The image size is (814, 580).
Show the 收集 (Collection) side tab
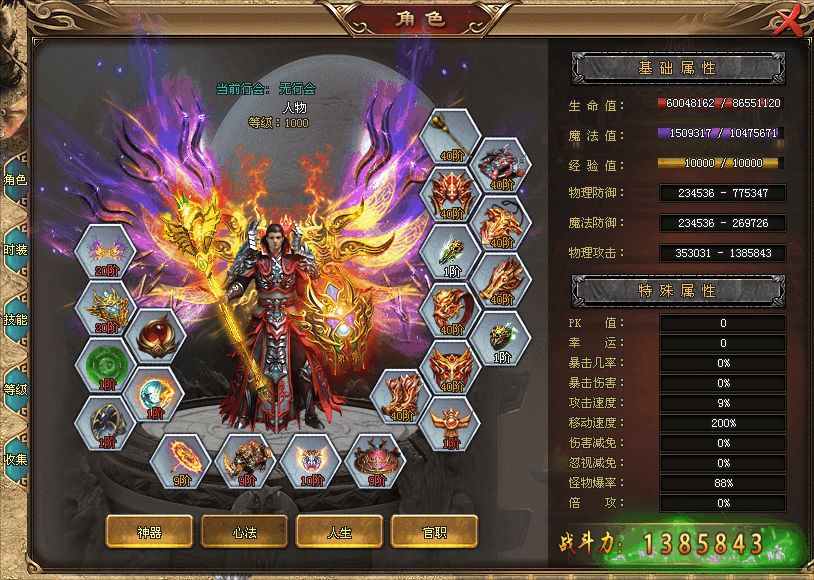coord(15,459)
